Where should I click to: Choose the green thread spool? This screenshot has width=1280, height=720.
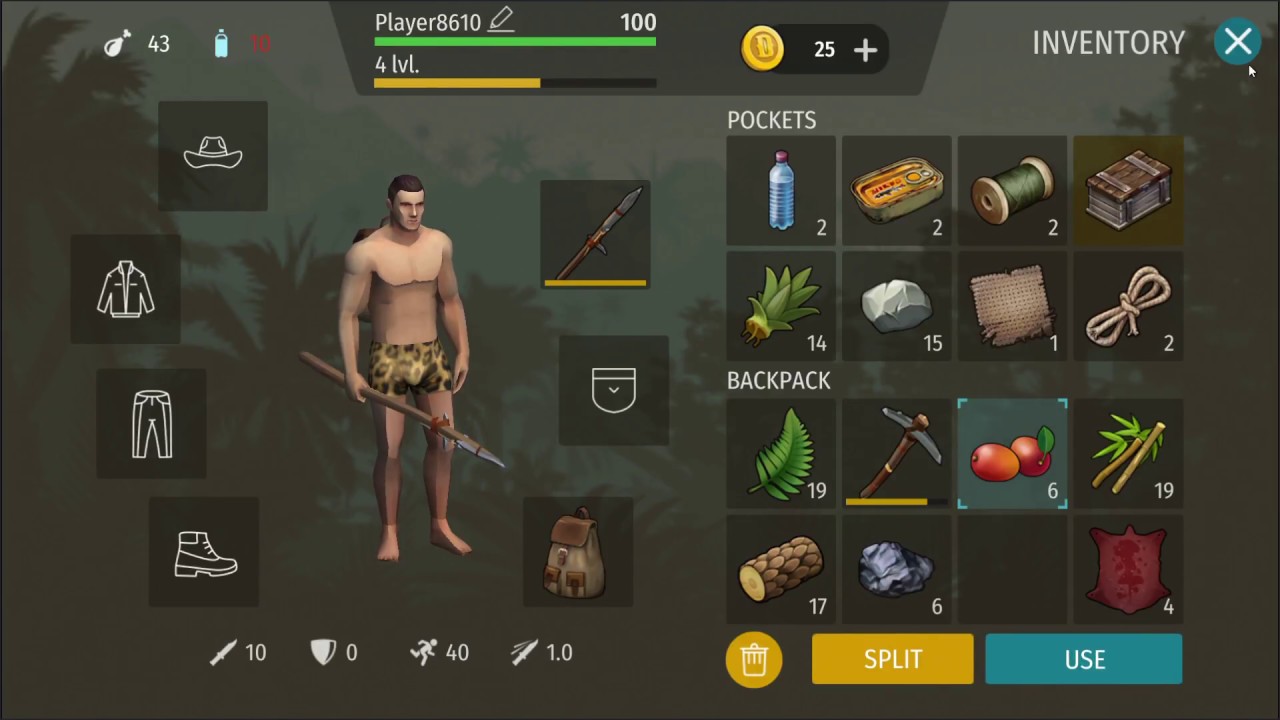(1012, 191)
